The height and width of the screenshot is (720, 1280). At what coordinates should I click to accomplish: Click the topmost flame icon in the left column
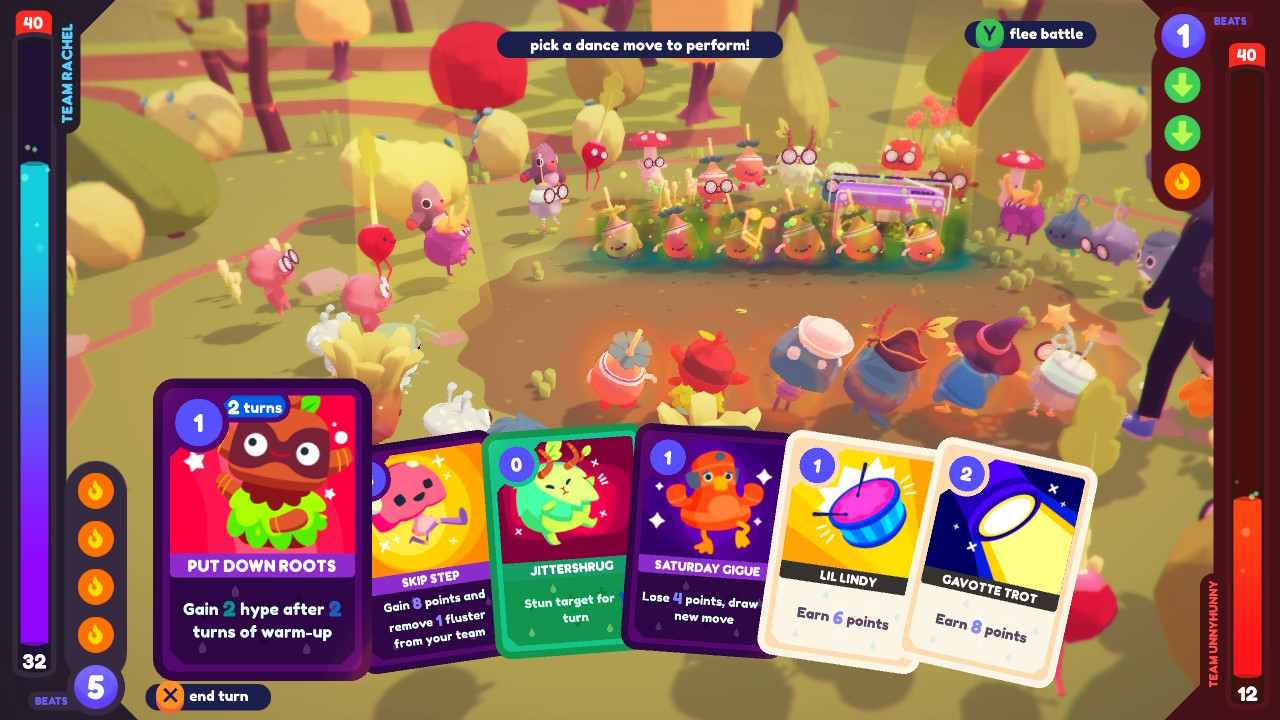pyautogui.click(x=96, y=488)
